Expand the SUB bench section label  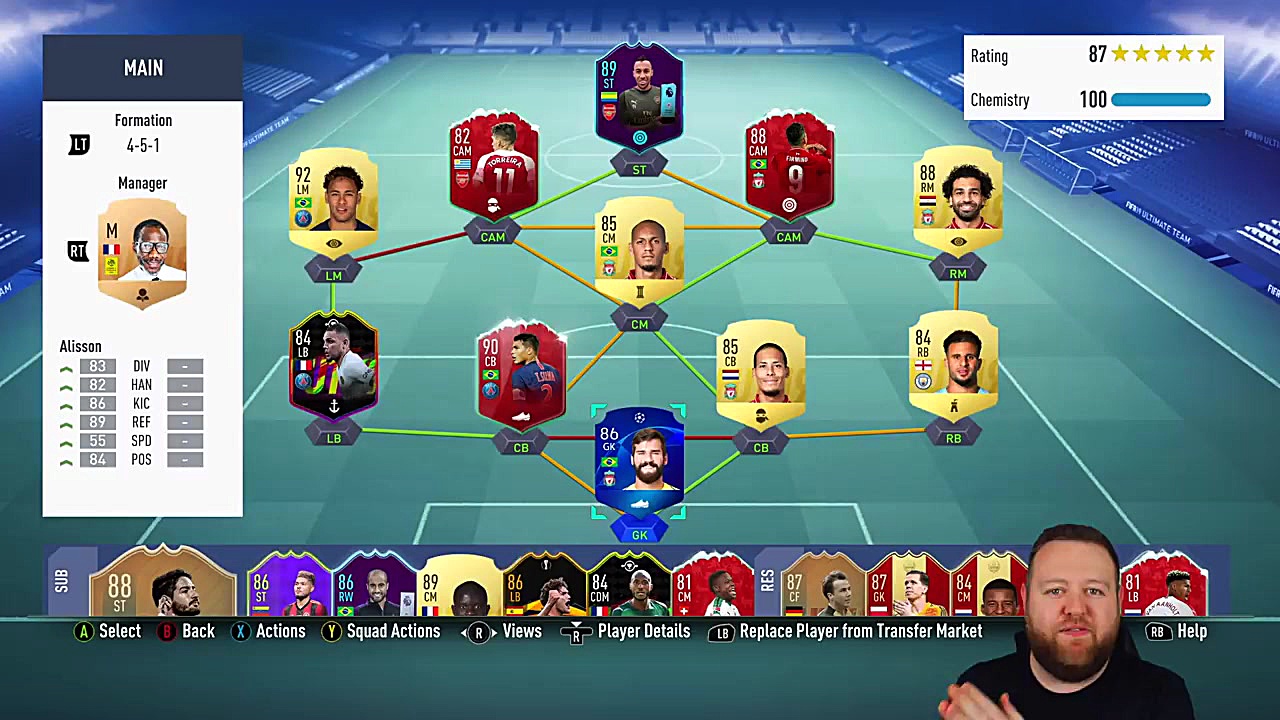(63, 580)
